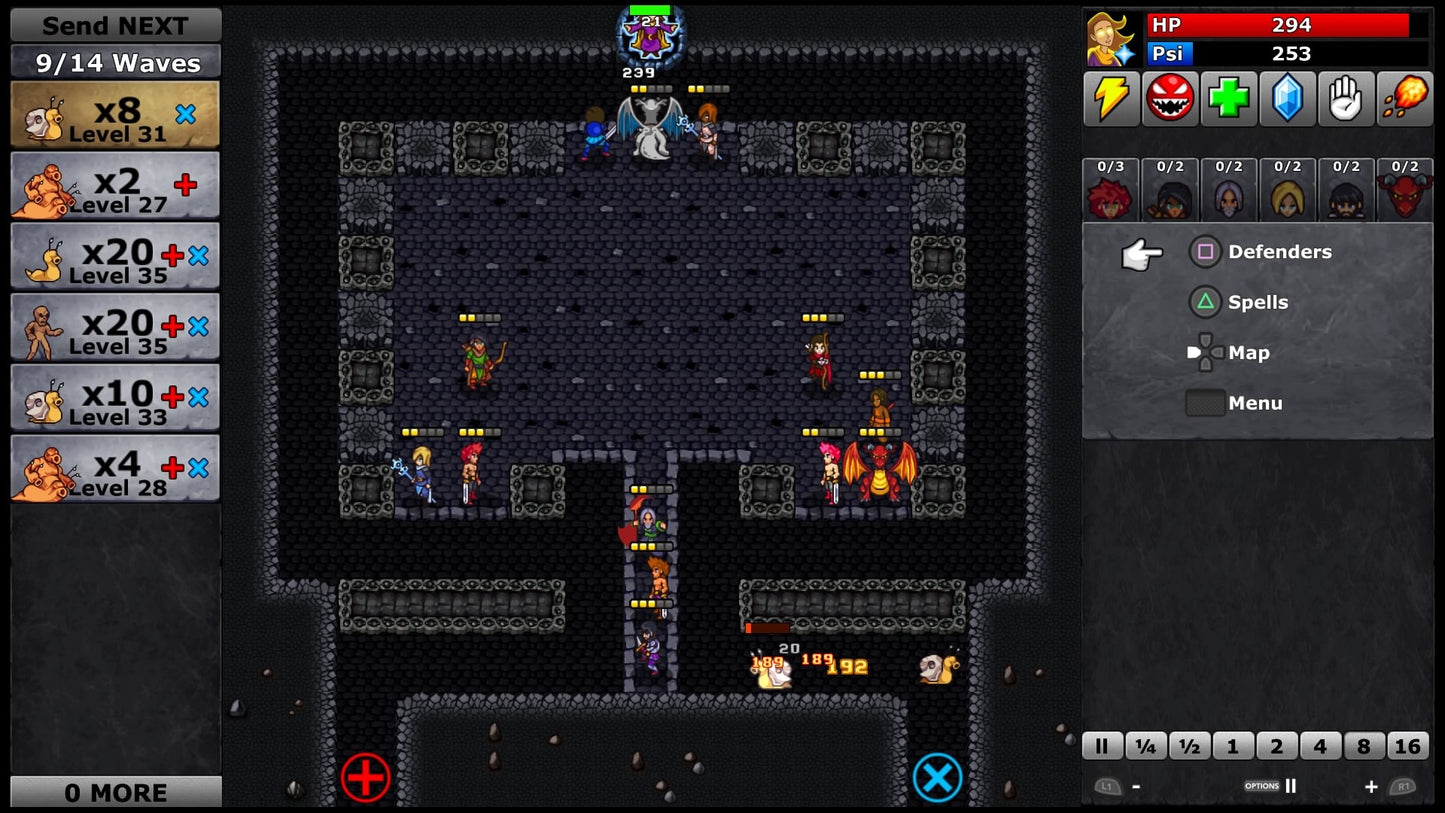This screenshot has width=1445, height=813.
Task: Set game speed to 16x
Action: coord(1407,746)
